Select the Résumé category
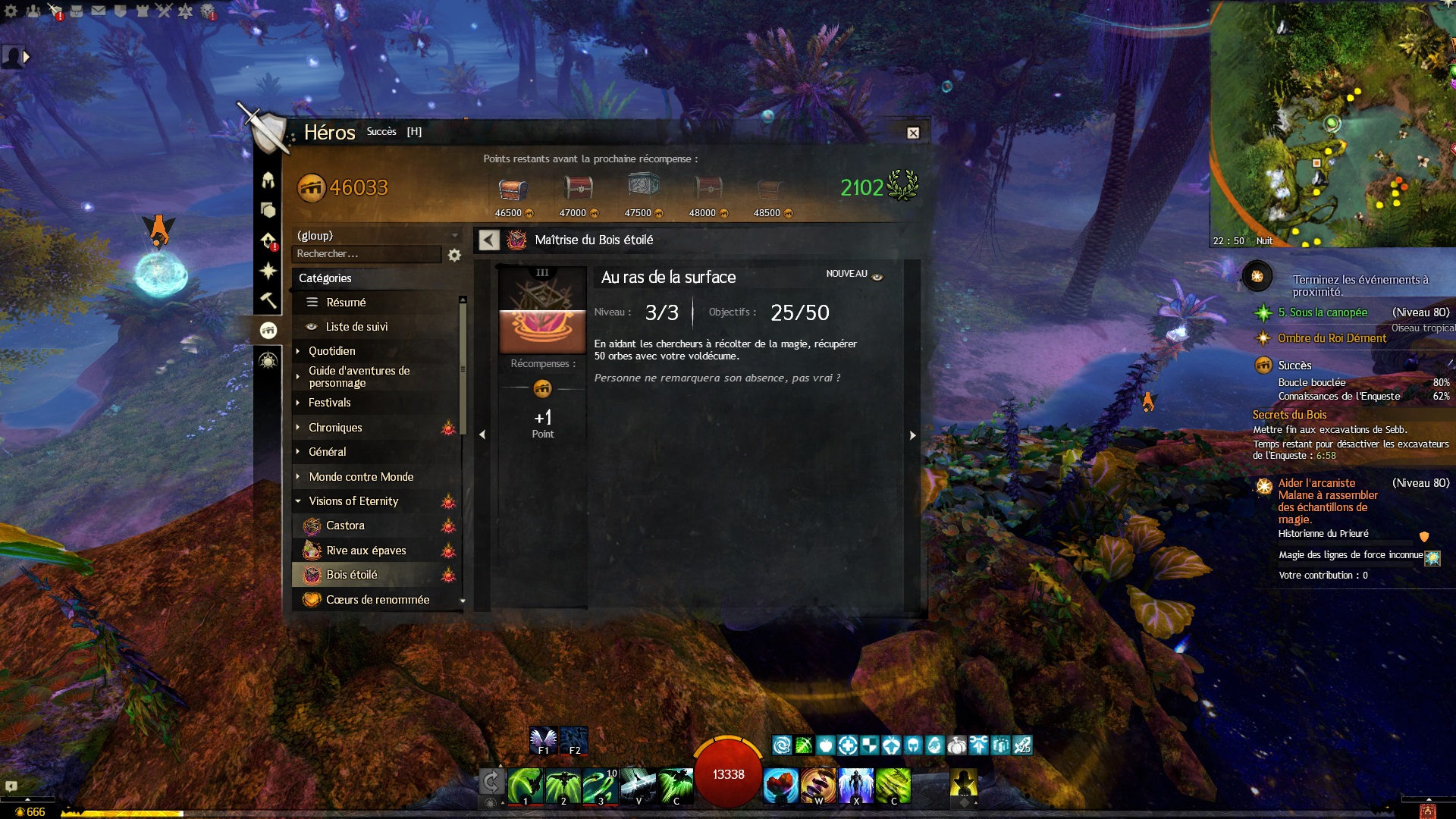1456x819 pixels. click(x=346, y=303)
